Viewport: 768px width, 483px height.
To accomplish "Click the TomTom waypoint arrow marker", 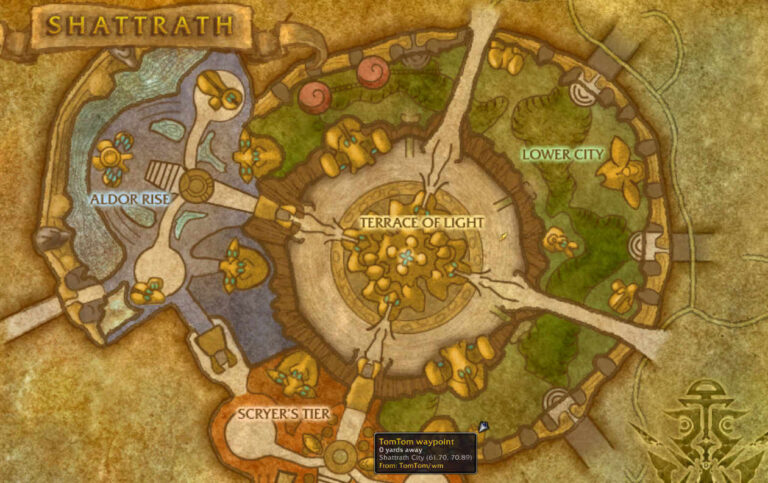I will [x=484, y=426].
